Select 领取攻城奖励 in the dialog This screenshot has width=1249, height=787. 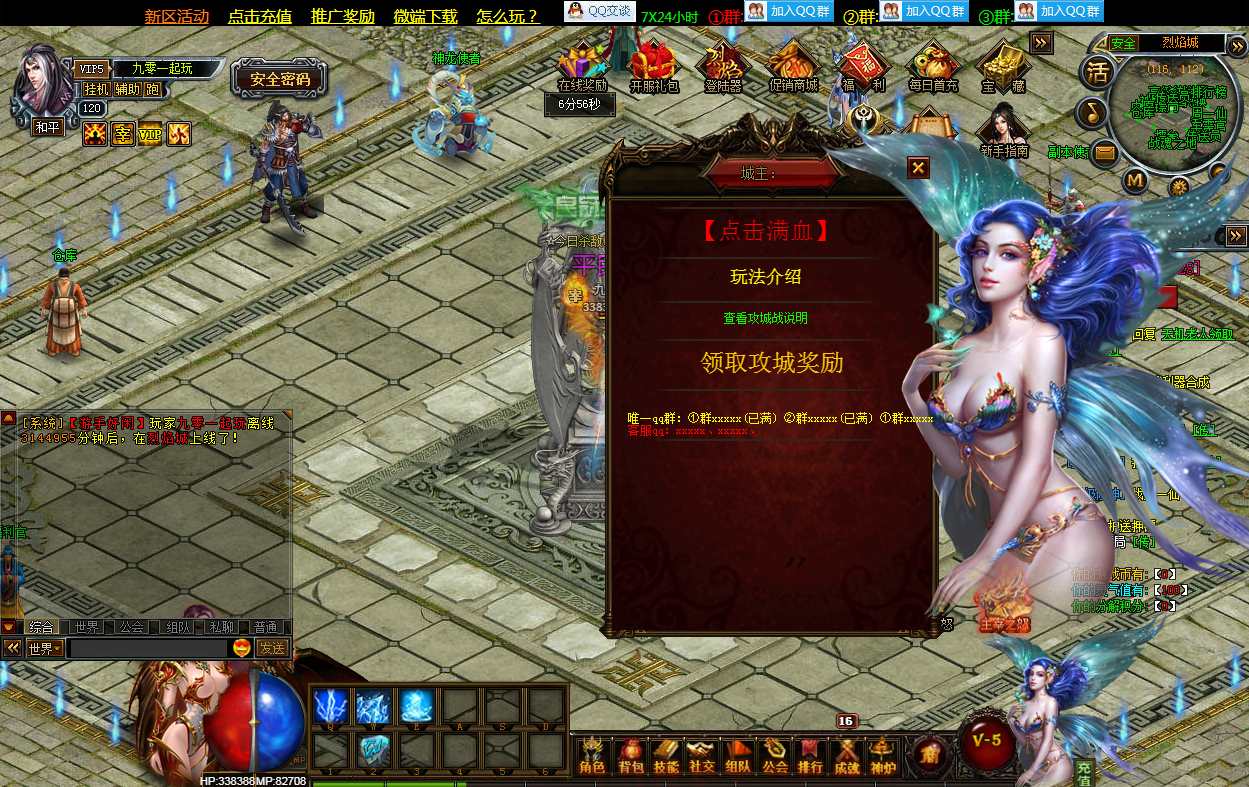(x=771, y=362)
